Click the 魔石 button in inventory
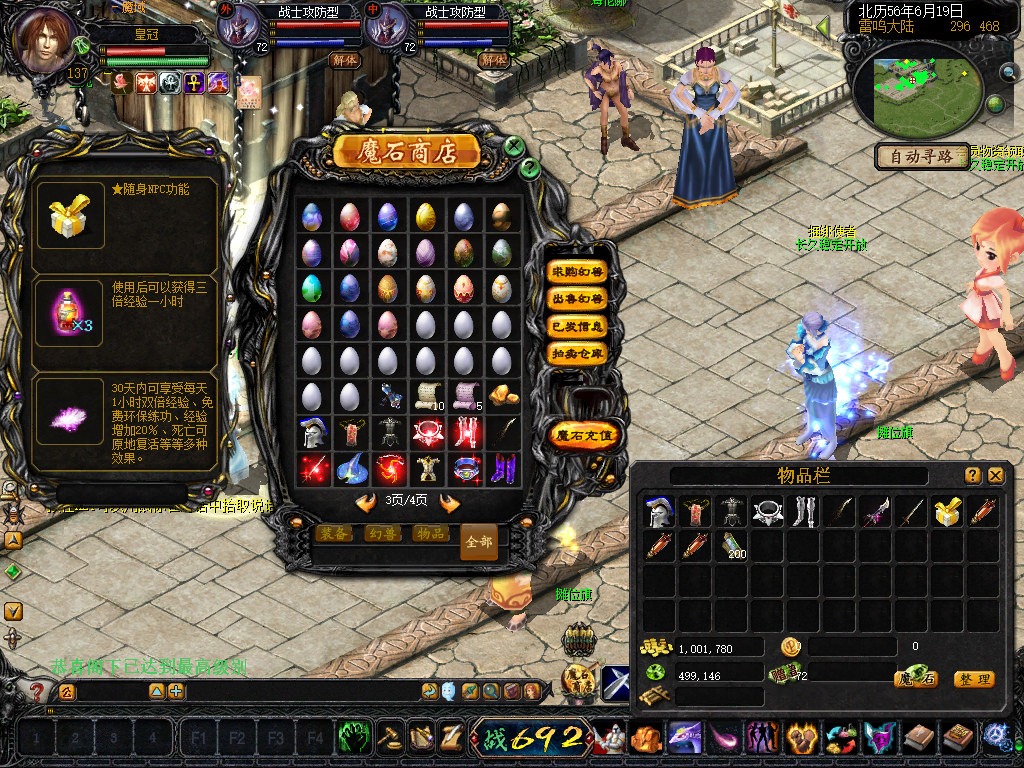1024x768 pixels. pyautogui.click(x=916, y=679)
